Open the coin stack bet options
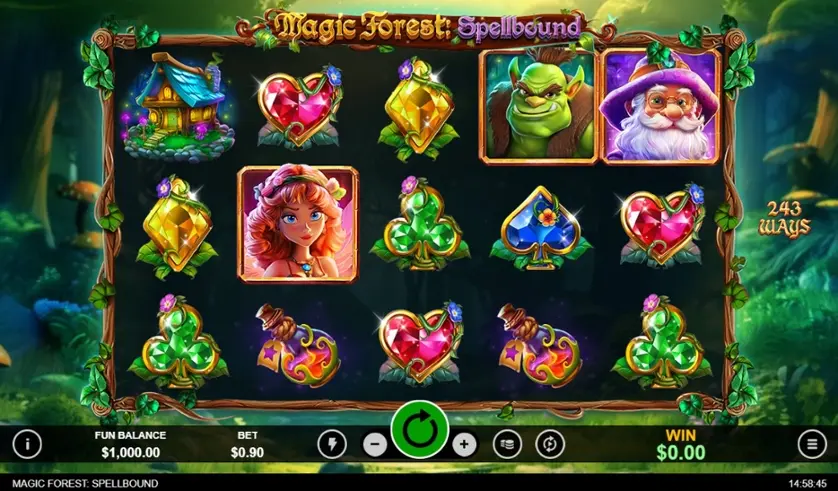 coord(507,444)
